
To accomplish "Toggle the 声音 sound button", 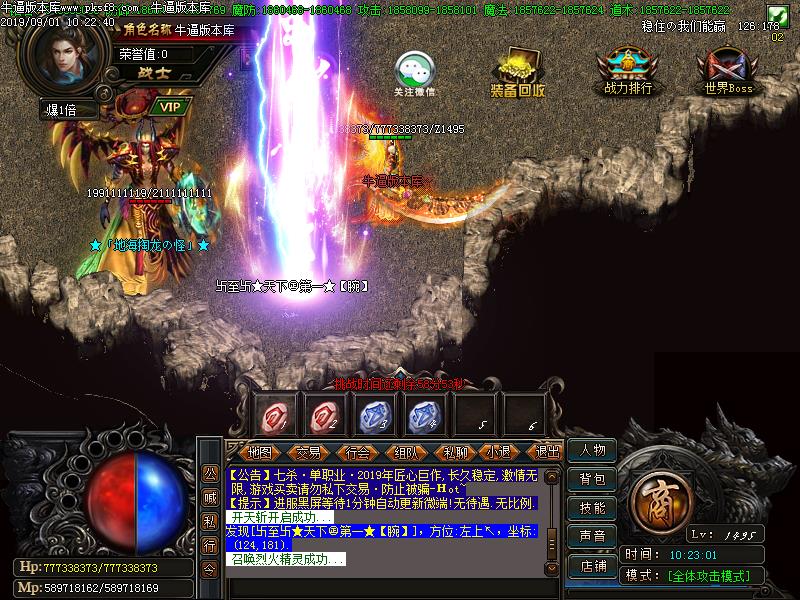I will (x=592, y=537).
